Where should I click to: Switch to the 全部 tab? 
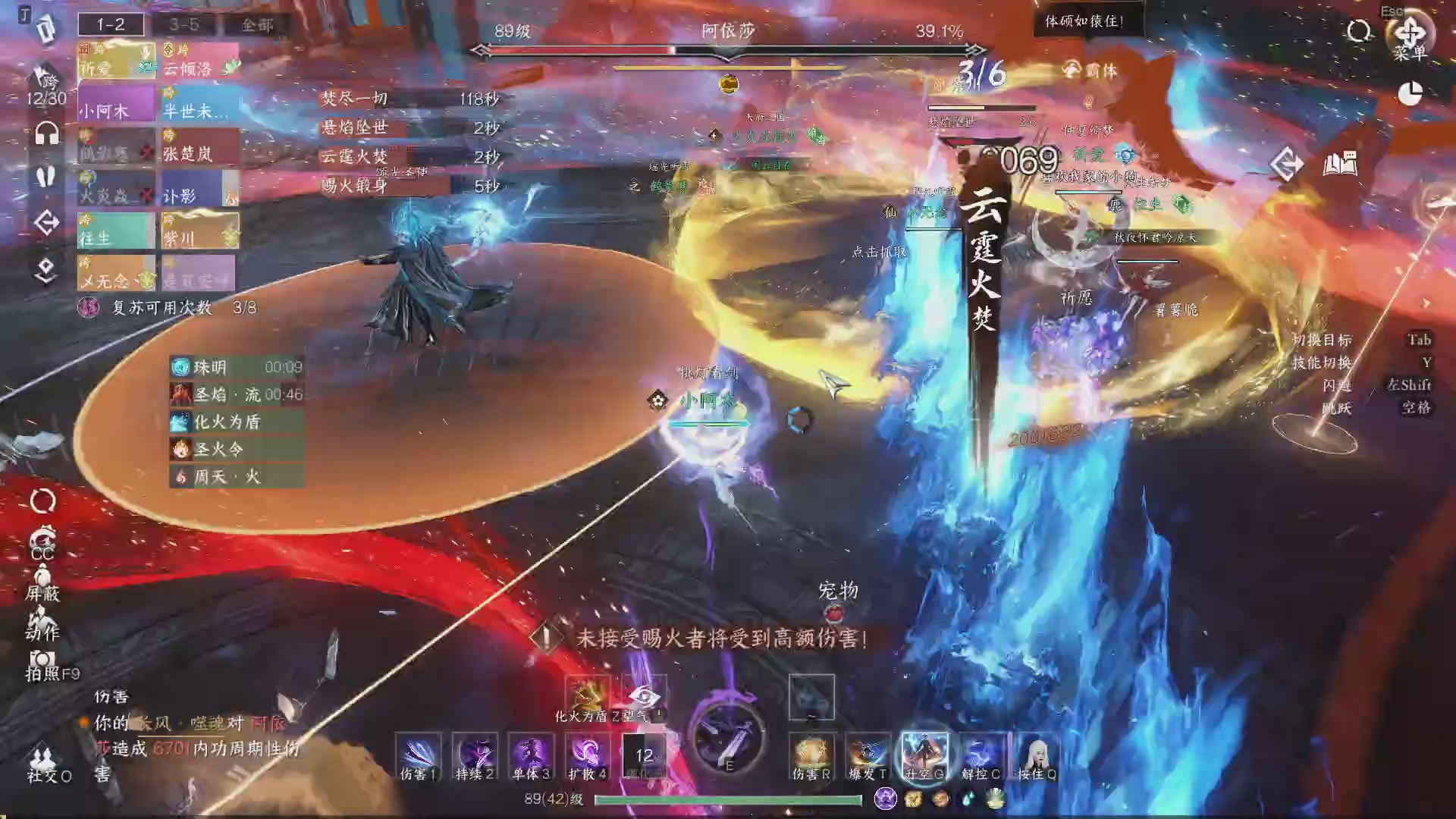tap(260, 24)
